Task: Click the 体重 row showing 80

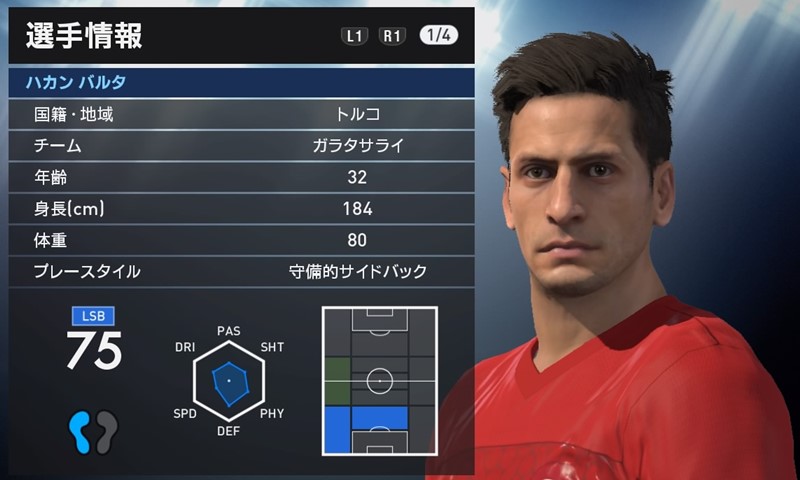Action: pos(240,239)
